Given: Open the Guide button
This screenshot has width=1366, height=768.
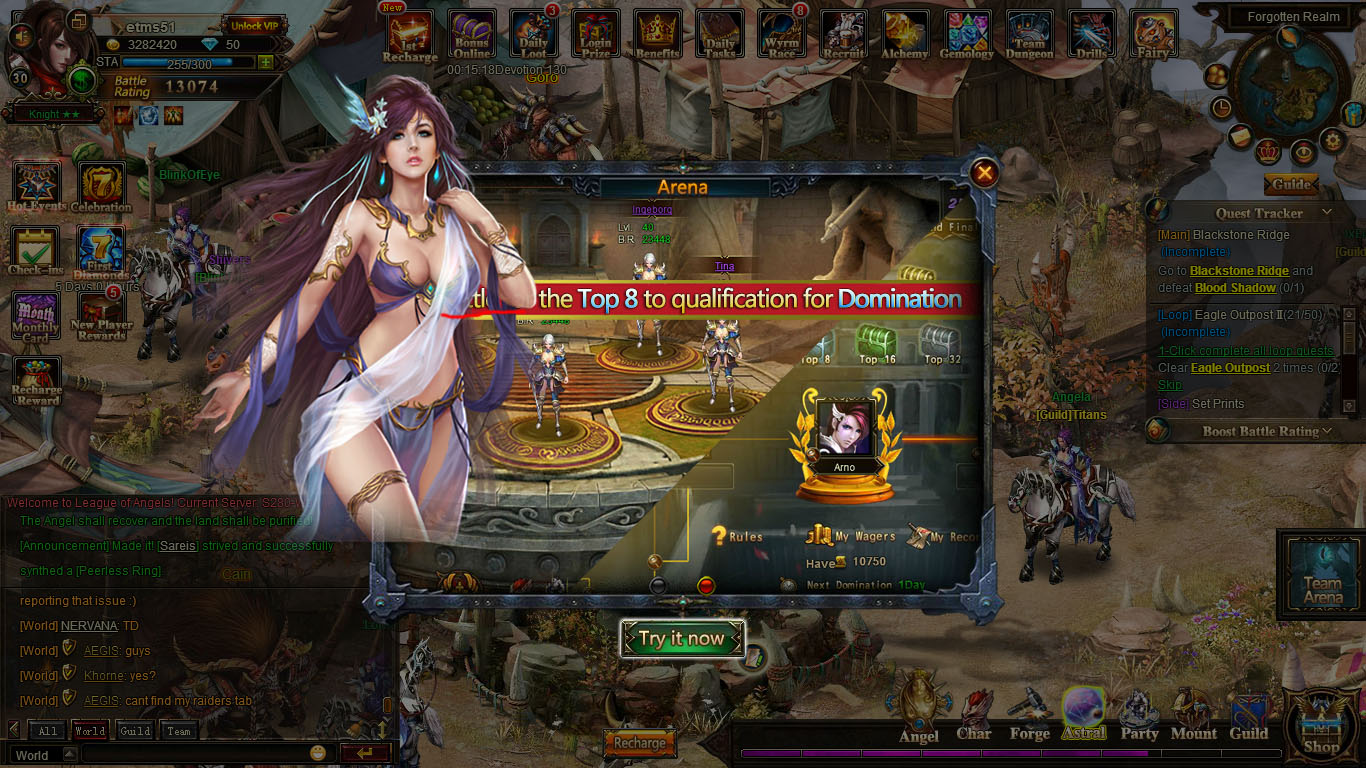Looking at the screenshot, I should tap(1291, 185).
